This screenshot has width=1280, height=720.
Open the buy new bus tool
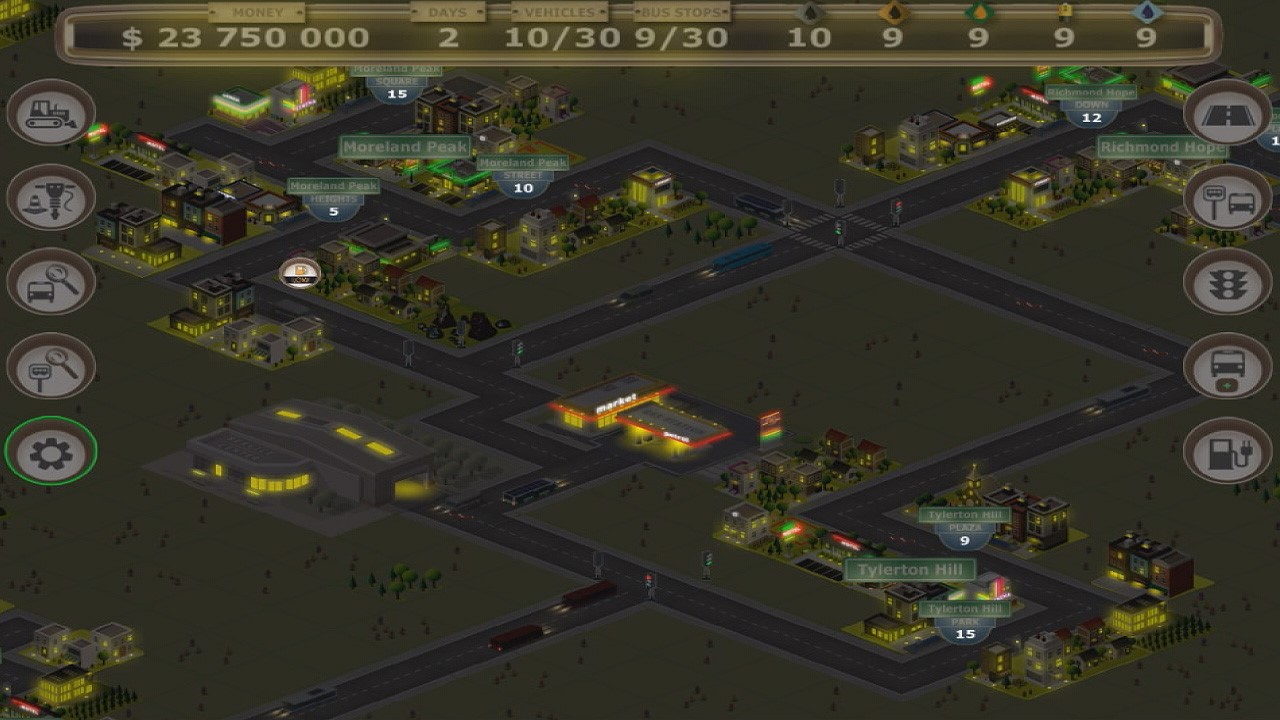coord(1229,367)
